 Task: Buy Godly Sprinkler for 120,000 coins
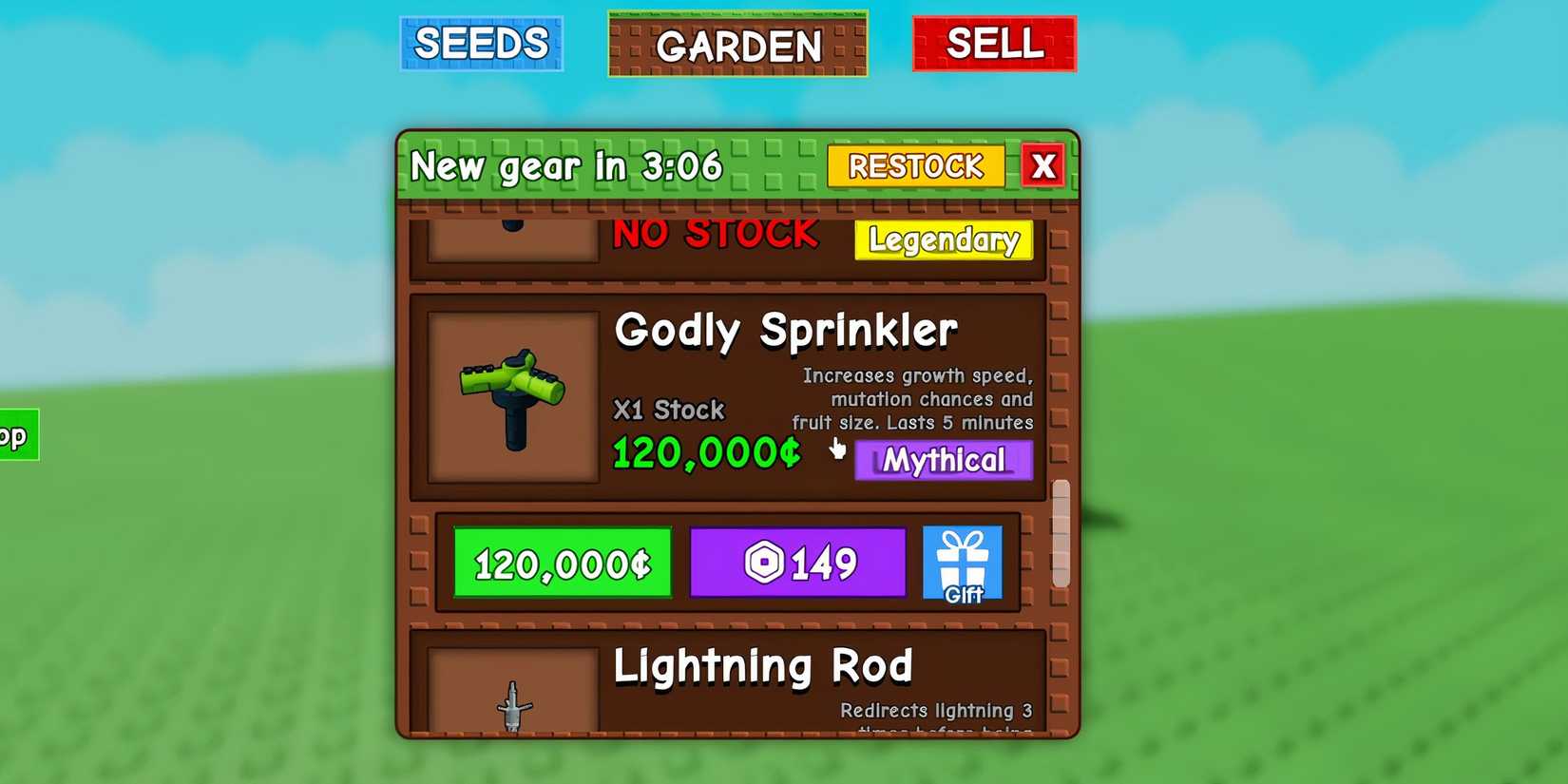[561, 563]
